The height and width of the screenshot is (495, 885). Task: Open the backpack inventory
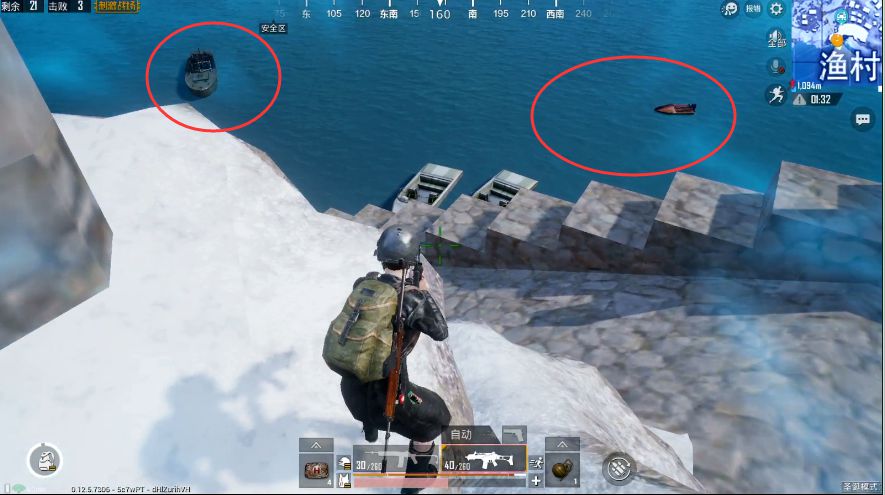tap(46, 459)
